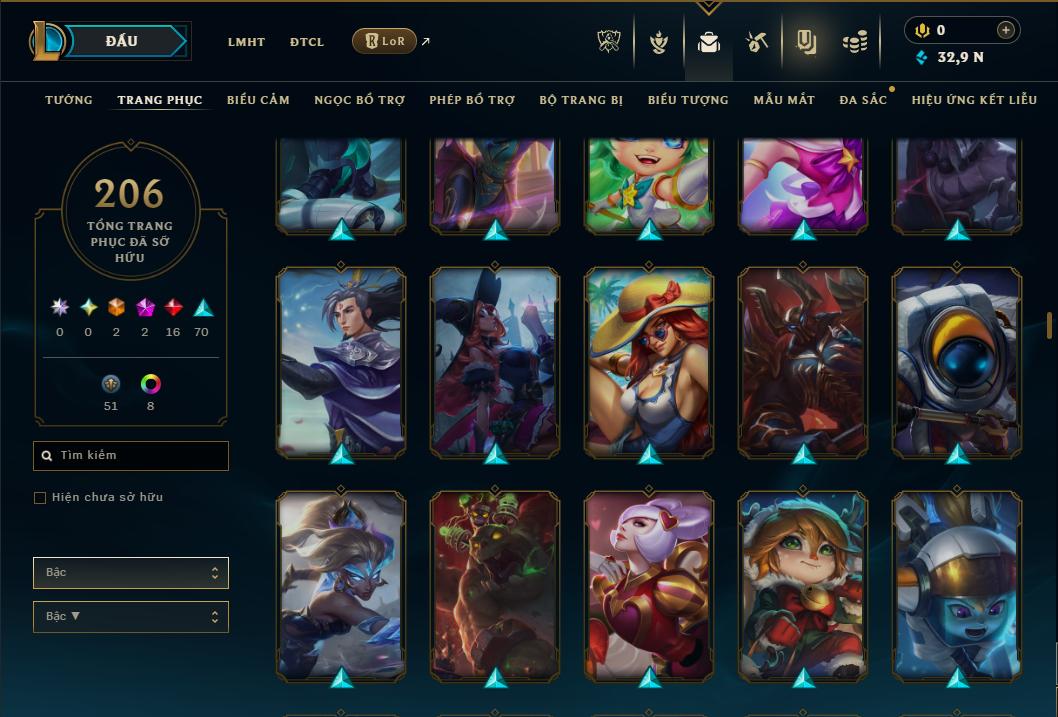Open the NGỌC BỔ TRỢ tab
Viewport: 1058px width, 717px height.
click(359, 100)
